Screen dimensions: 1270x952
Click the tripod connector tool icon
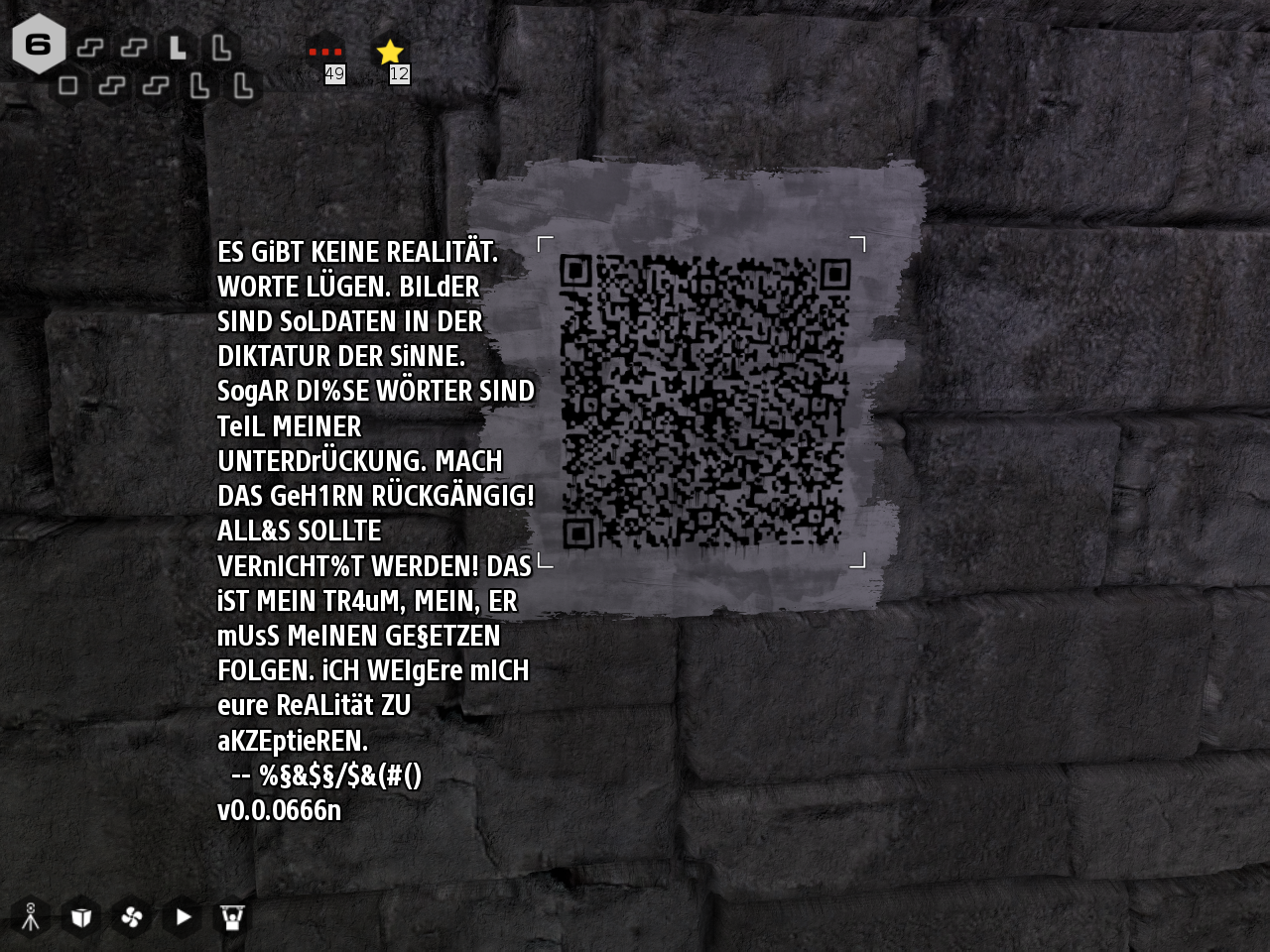coord(31,917)
